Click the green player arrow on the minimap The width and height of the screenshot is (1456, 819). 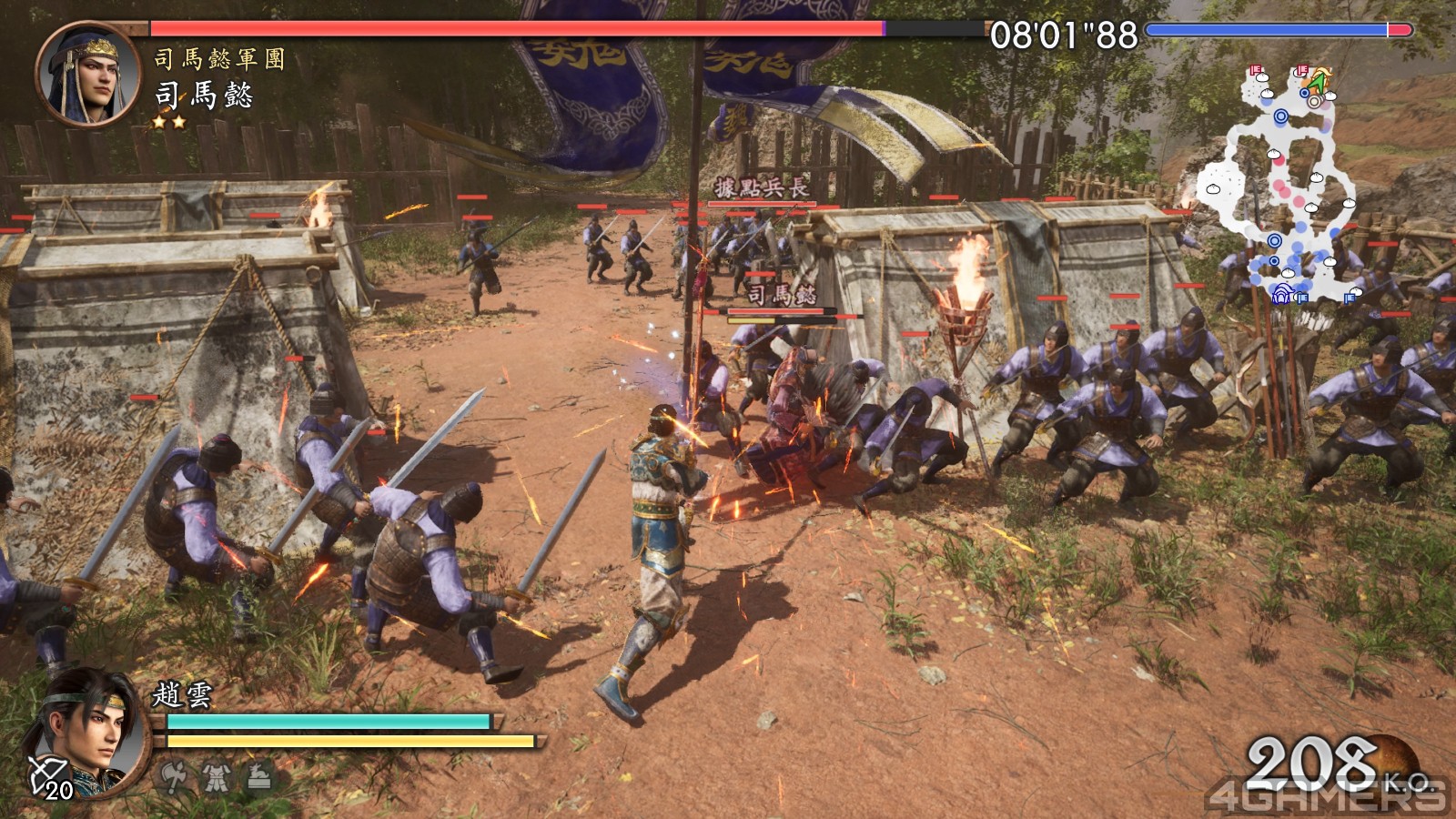pyautogui.click(x=1317, y=82)
